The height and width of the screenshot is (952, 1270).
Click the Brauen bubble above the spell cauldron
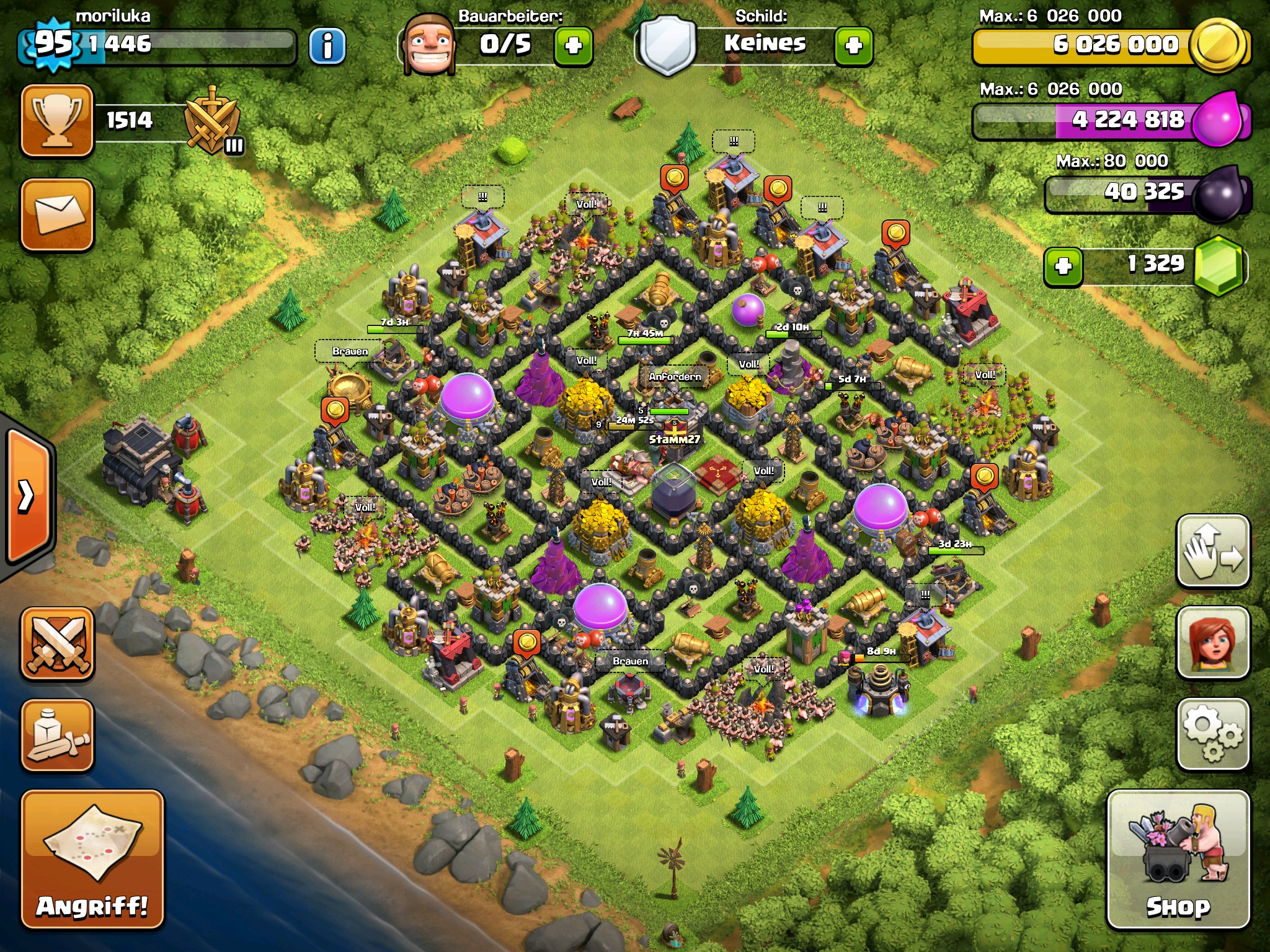[x=350, y=351]
